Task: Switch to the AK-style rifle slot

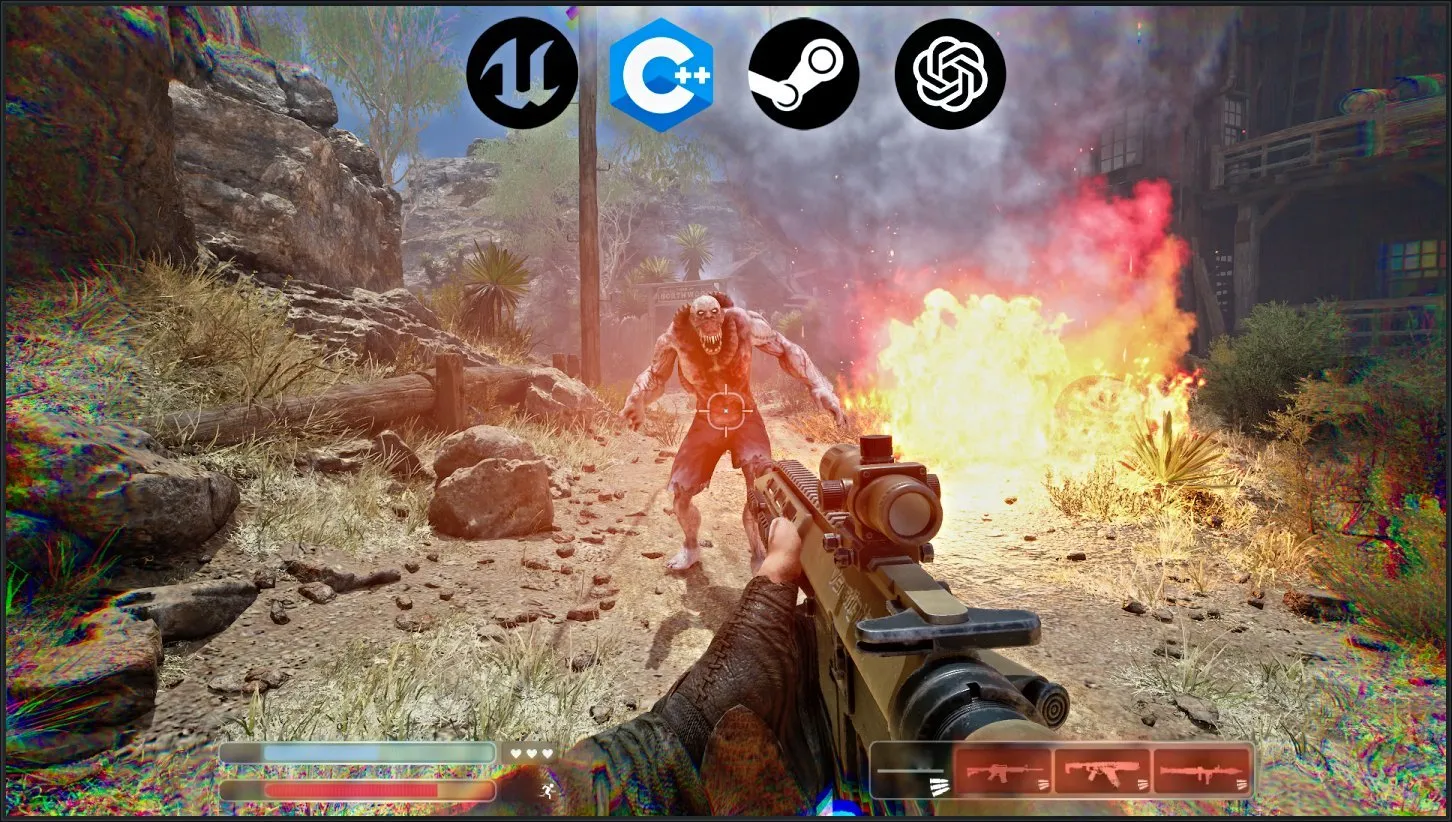Action: click(1102, 771)
